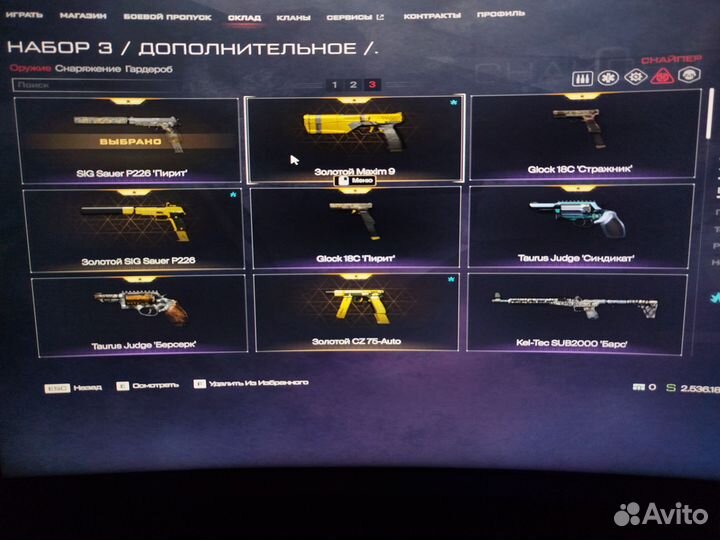Pick the Золотой CZ 75-Auto pistol
720x540 pixels.
coord(354,313)
